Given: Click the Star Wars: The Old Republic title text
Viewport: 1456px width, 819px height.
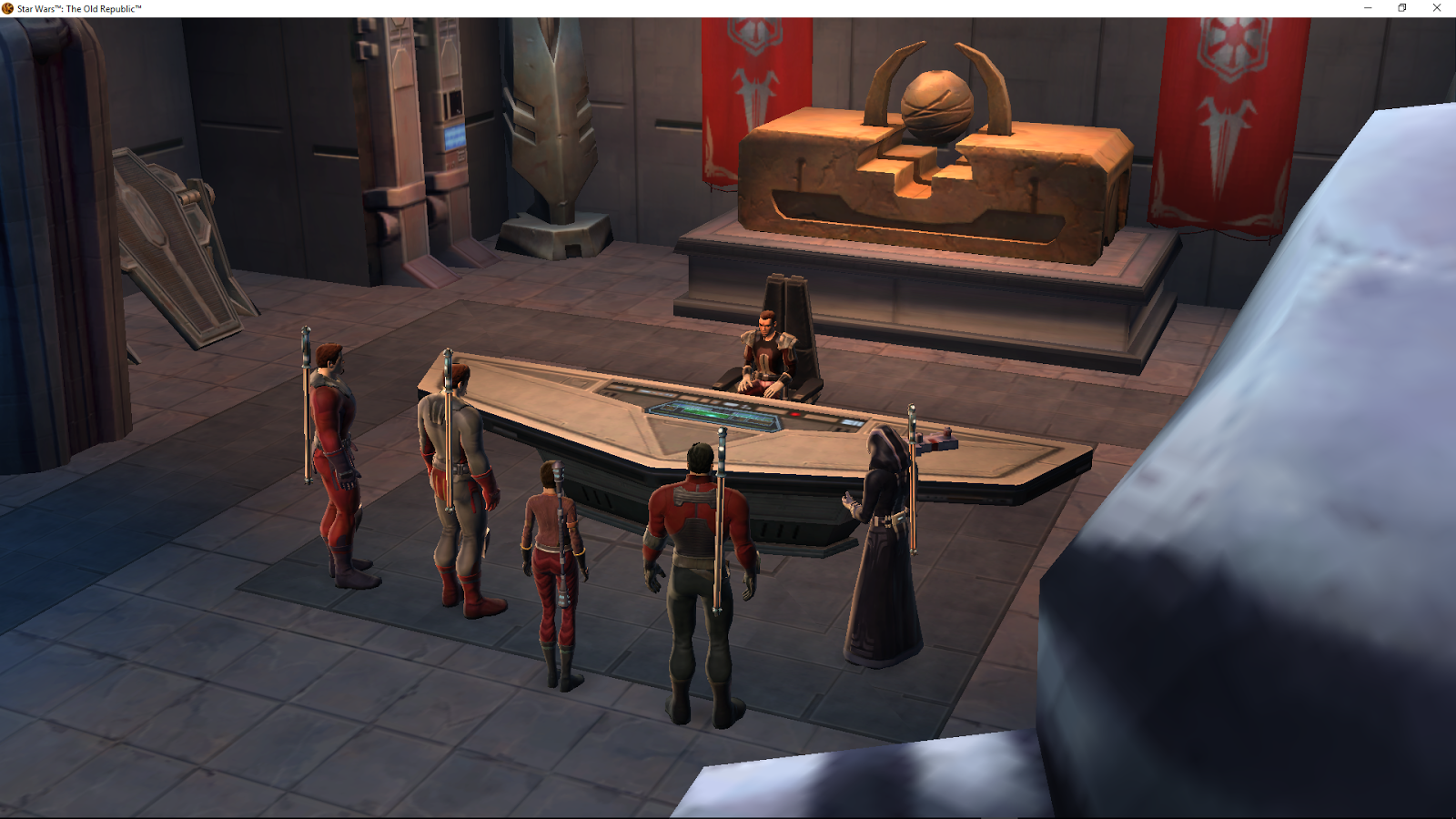Looking at the screenshot, I should click(77, 7).
